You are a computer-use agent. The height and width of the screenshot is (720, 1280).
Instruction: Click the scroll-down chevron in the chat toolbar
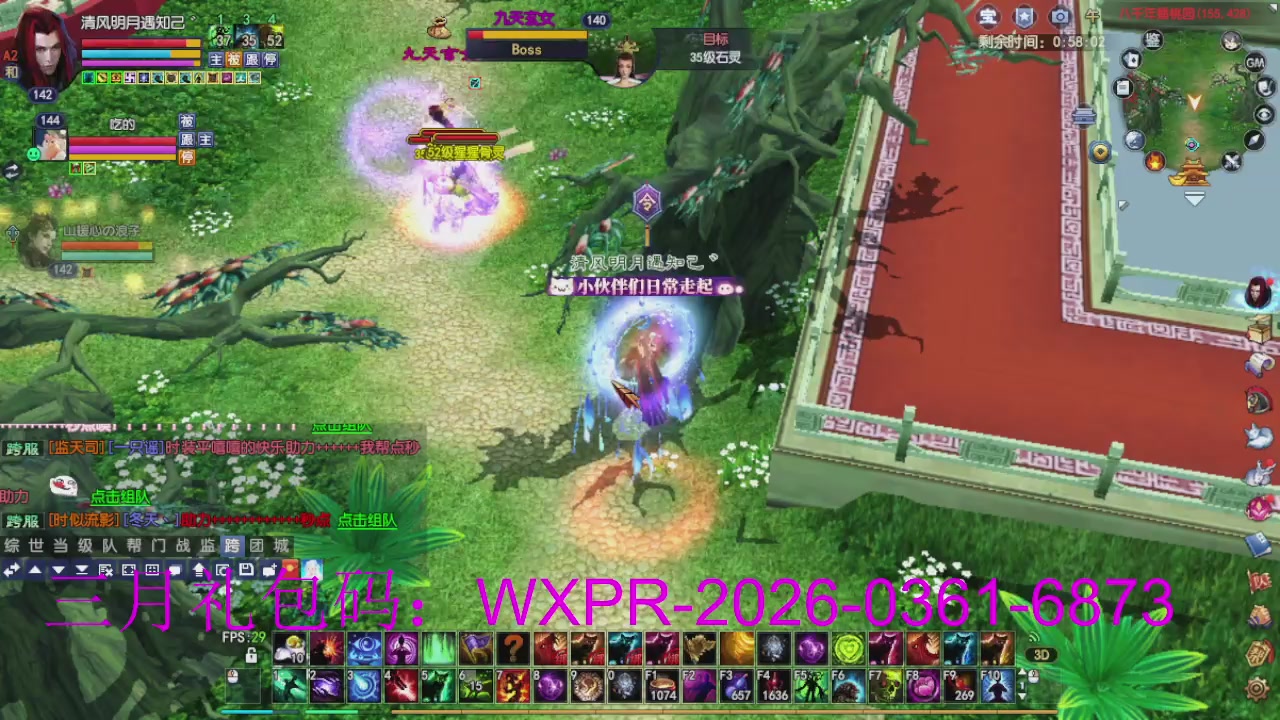point(58,570)
